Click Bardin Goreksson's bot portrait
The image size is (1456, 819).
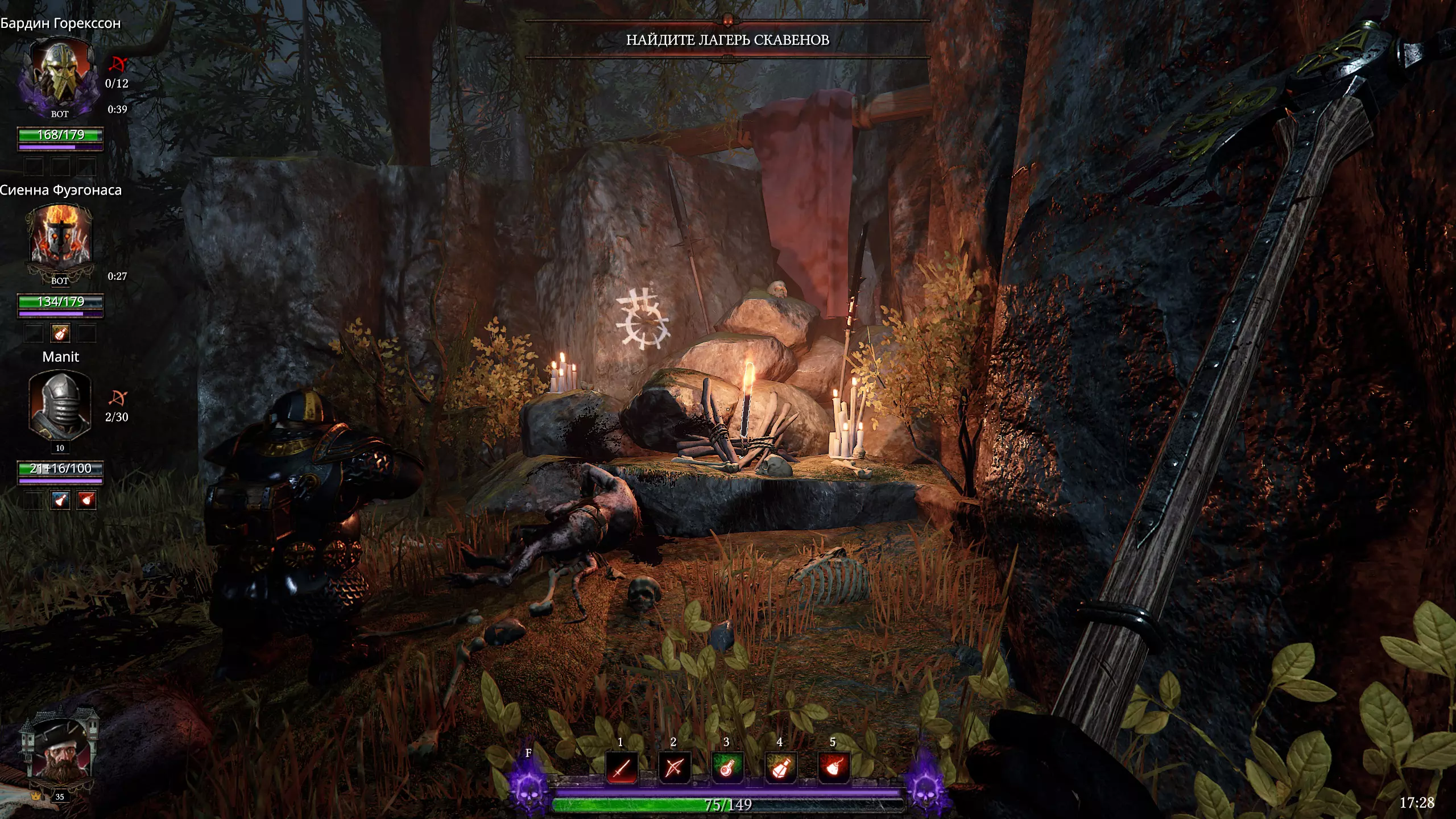[x=59, y=75]
